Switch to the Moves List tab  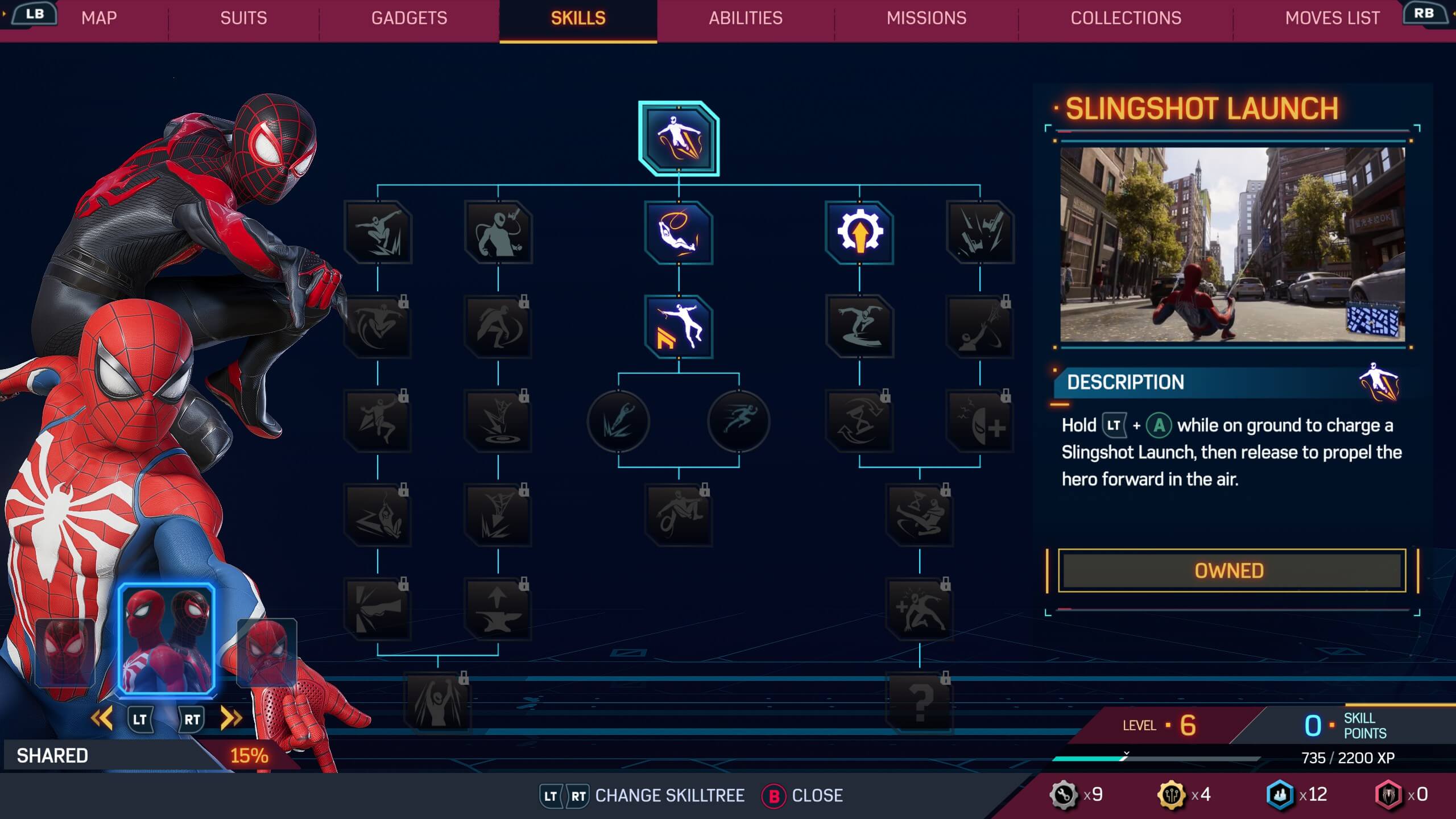coord(1332,18)
